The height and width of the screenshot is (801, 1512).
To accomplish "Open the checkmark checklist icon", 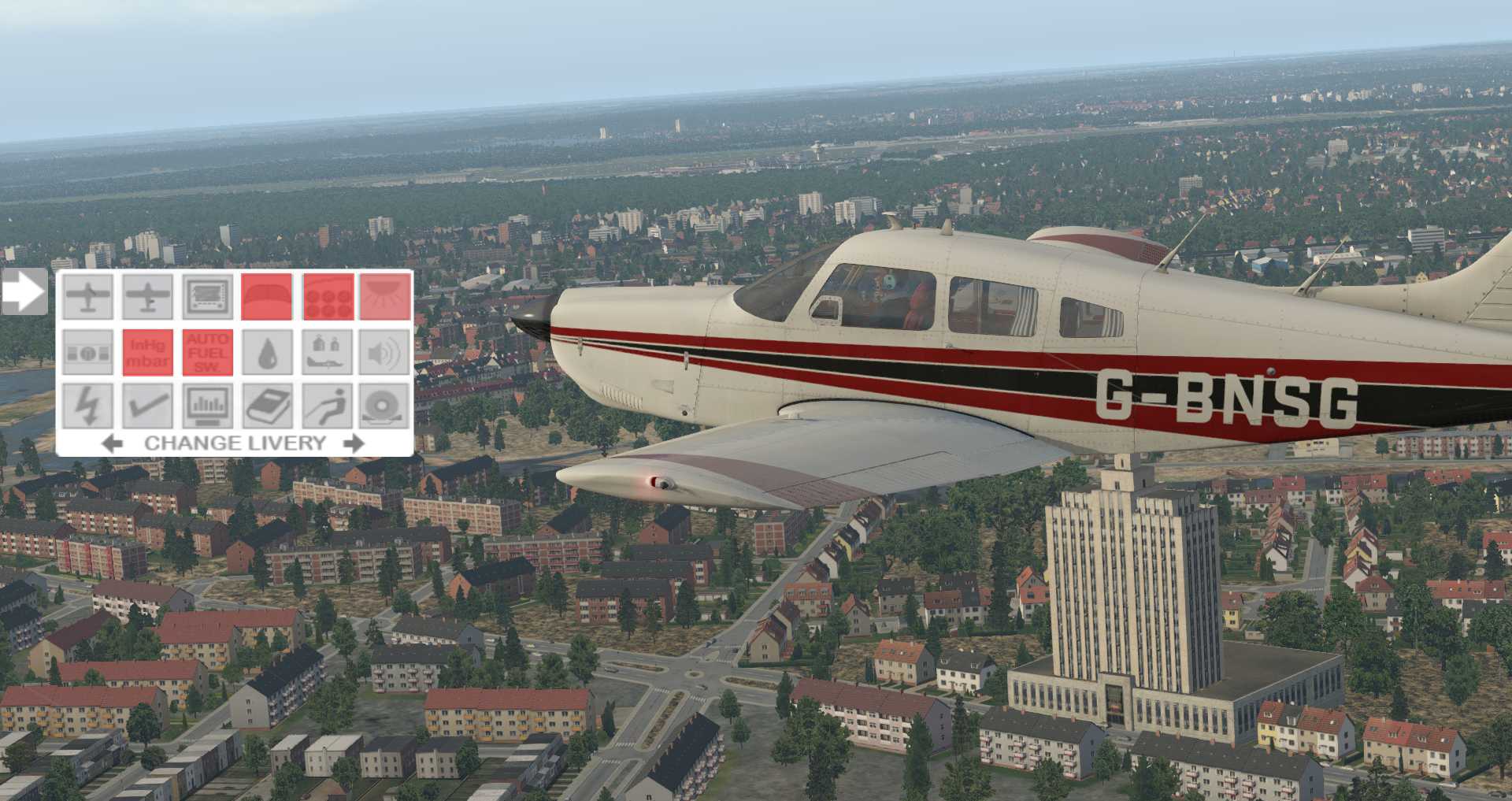I will click(148, 406).
